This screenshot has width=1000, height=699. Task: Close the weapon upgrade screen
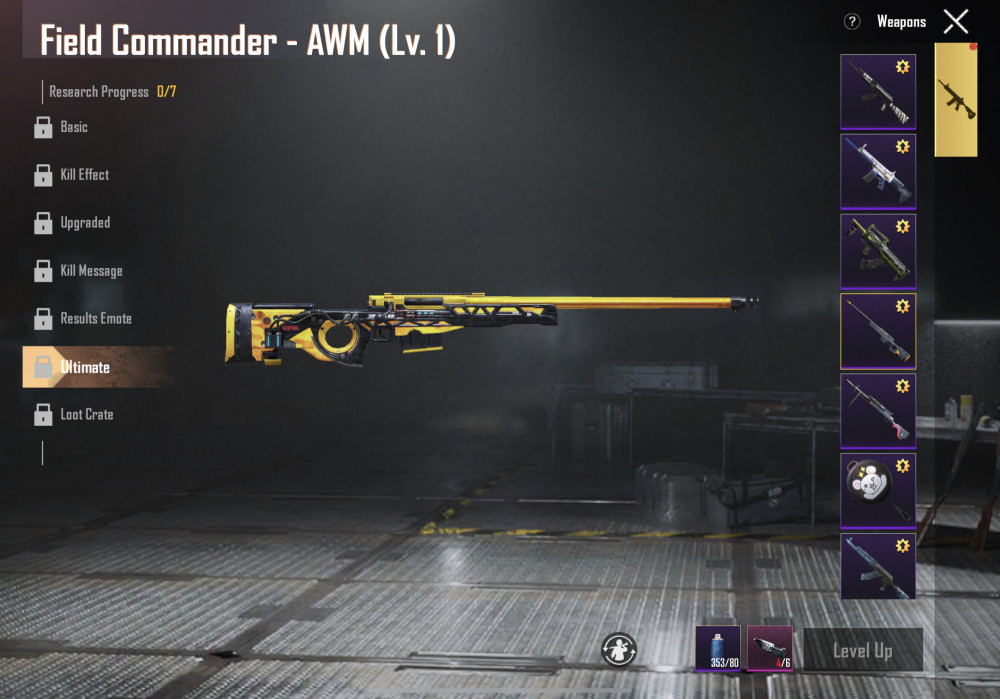click(956, 21)
